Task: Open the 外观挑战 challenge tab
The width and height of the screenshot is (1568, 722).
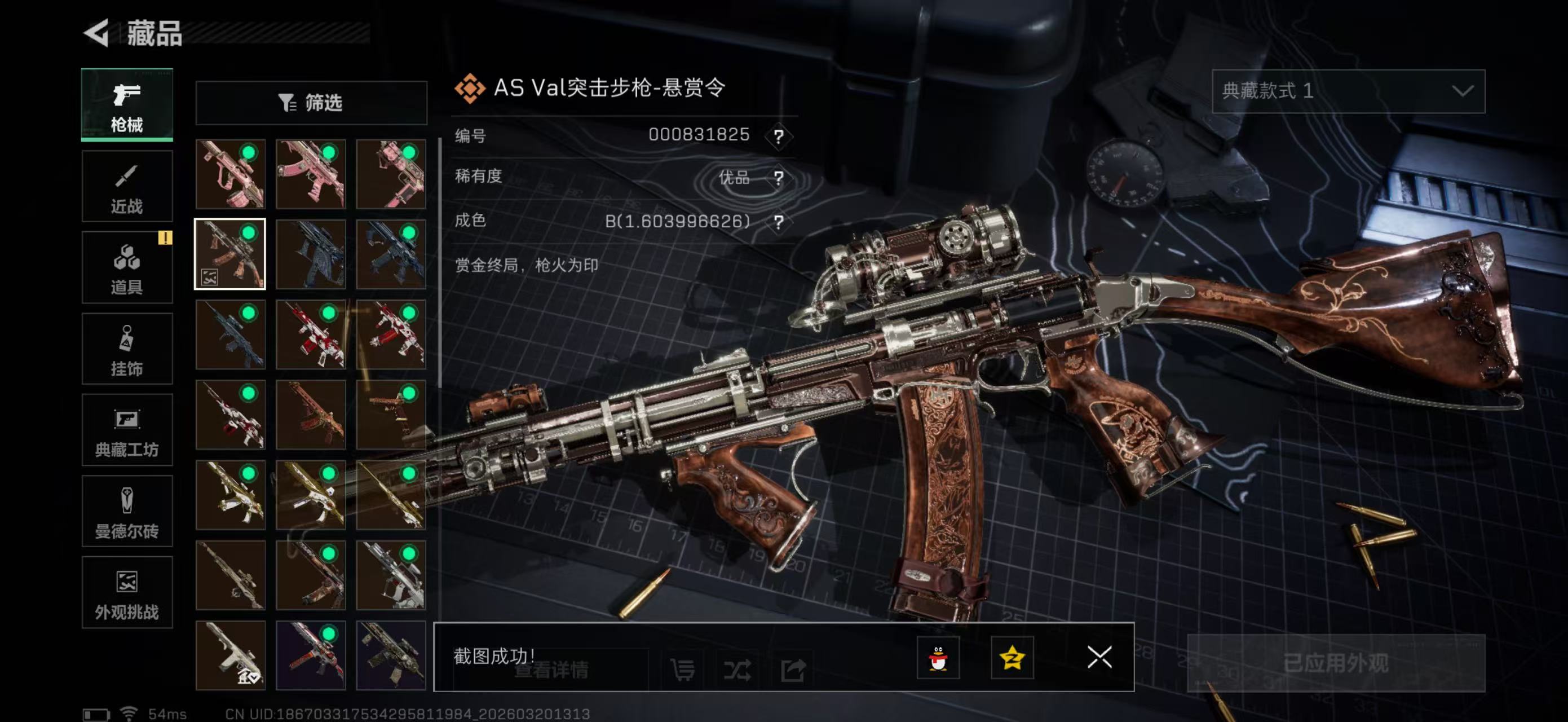Action: [127, 592]
